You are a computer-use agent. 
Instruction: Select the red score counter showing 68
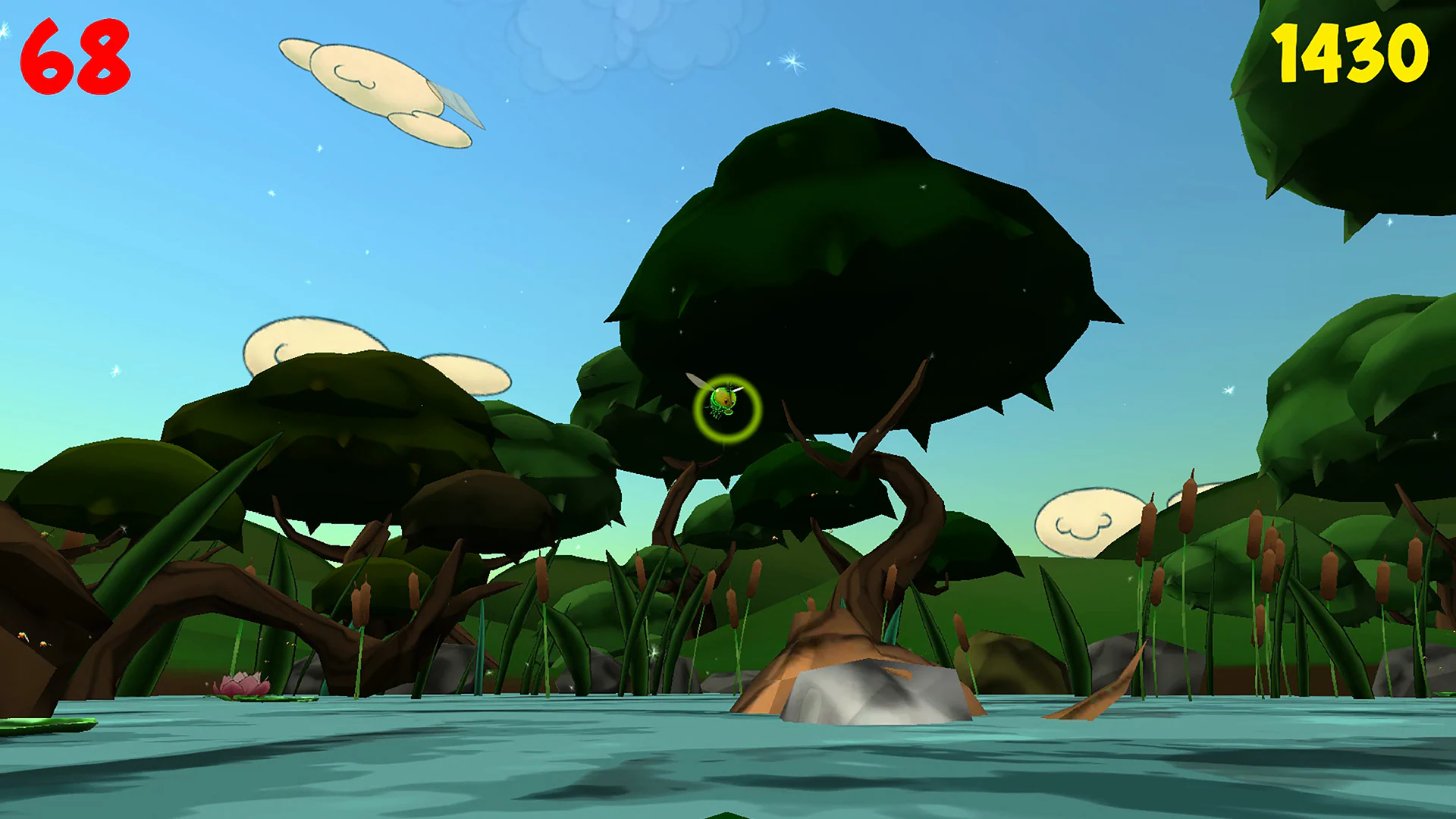76,57
